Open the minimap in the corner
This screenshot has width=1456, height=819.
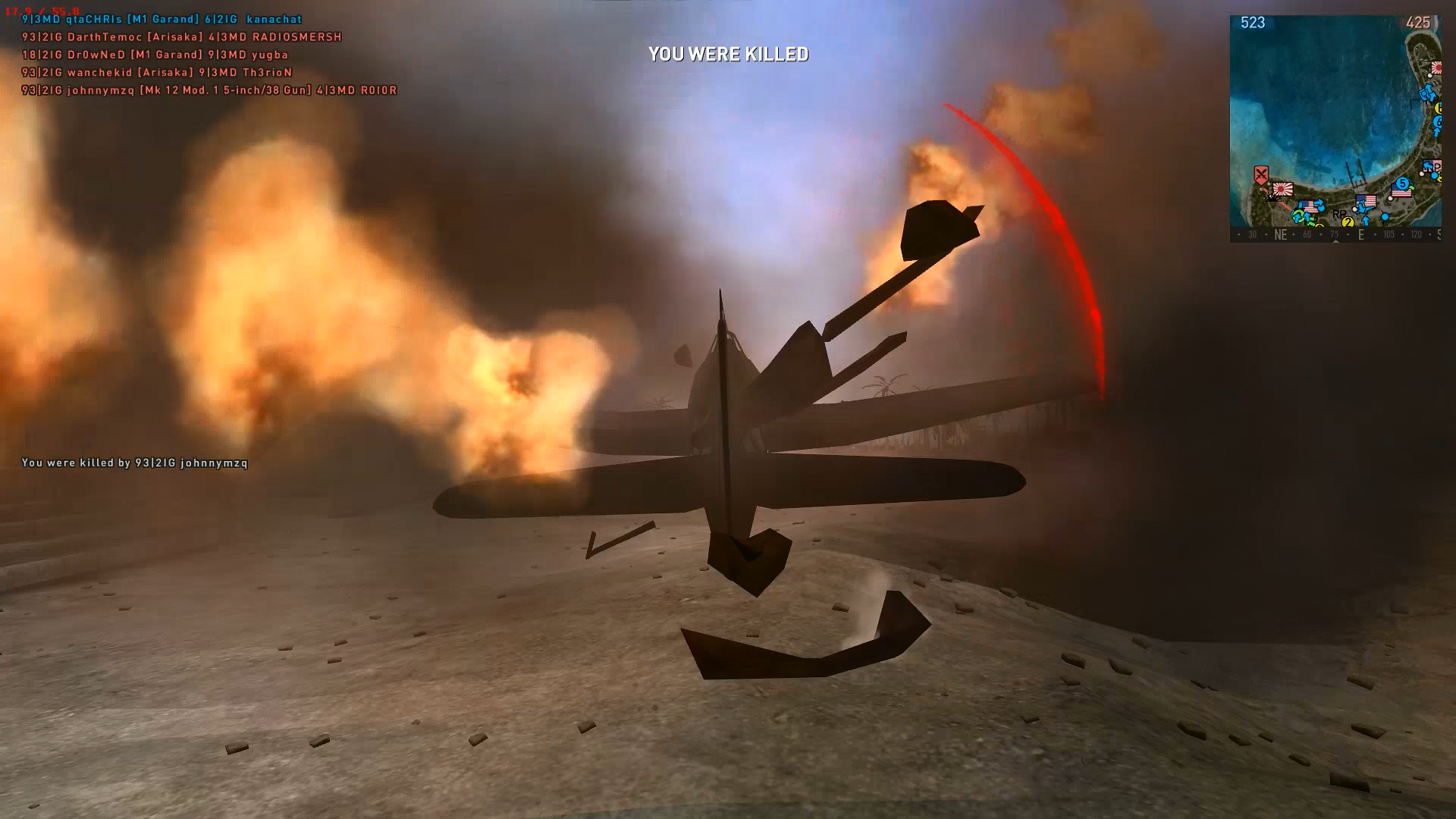(1335, 127)
